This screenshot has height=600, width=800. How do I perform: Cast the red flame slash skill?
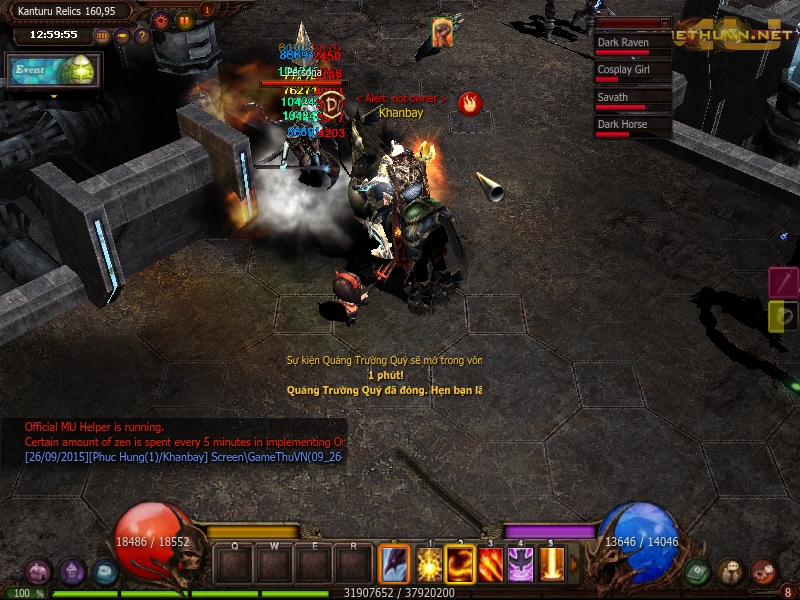point(491,566)
